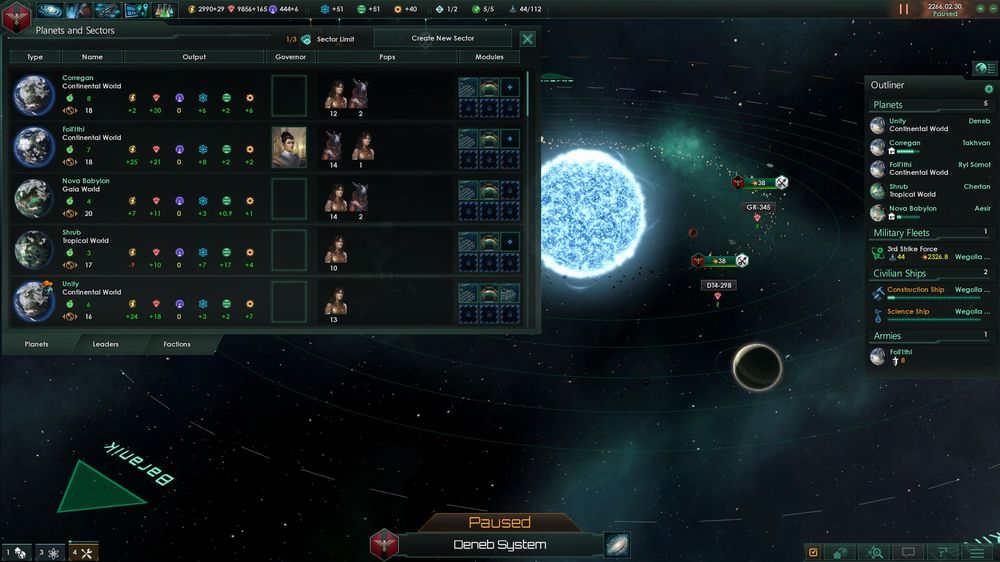Switch to the Leaders tab
1000x562 pixels.
point(106,344)
